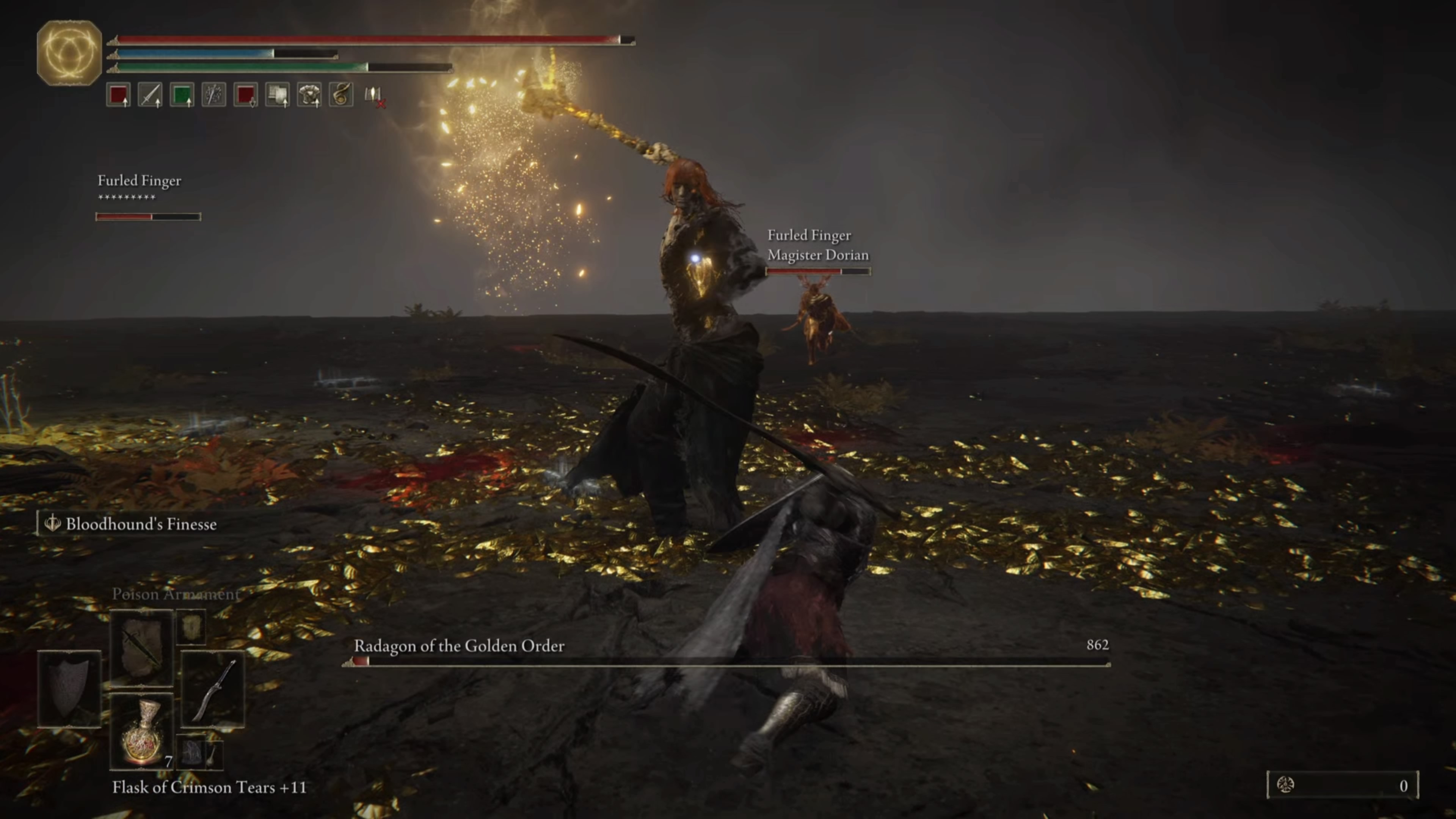Click the golden coiled serpent status icon
The width and height of the screenshot is (1456, 819).
point(341,94)
